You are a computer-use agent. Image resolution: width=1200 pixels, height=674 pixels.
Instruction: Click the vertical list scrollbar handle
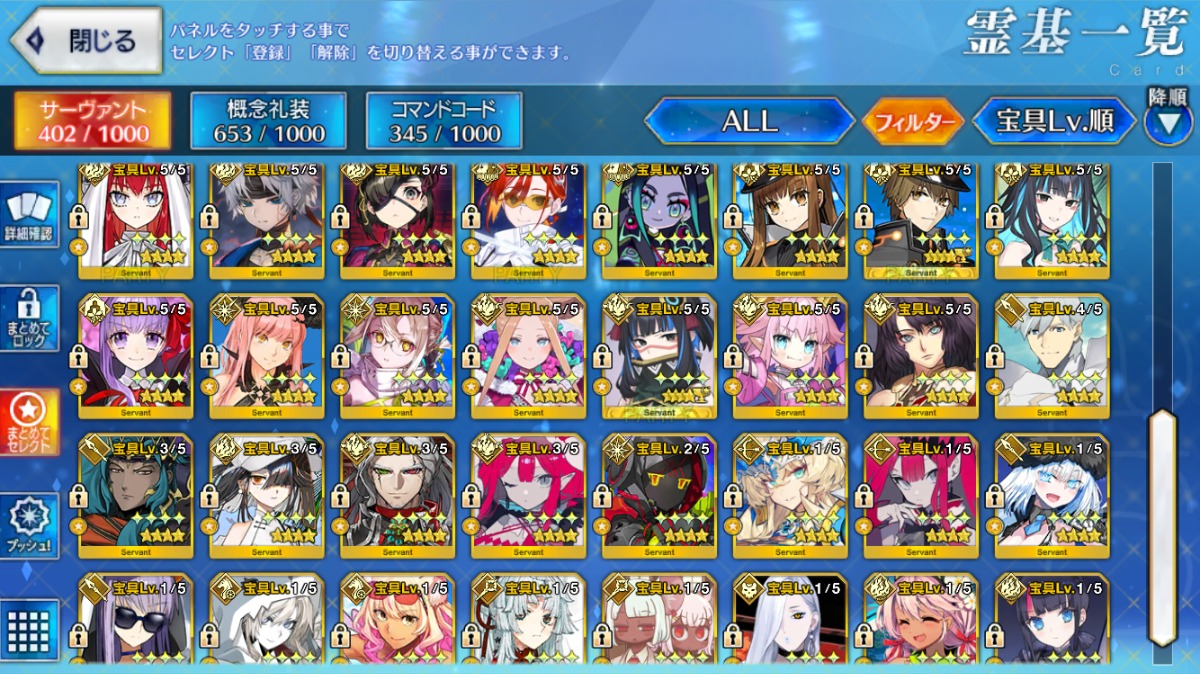point(1162,525)
